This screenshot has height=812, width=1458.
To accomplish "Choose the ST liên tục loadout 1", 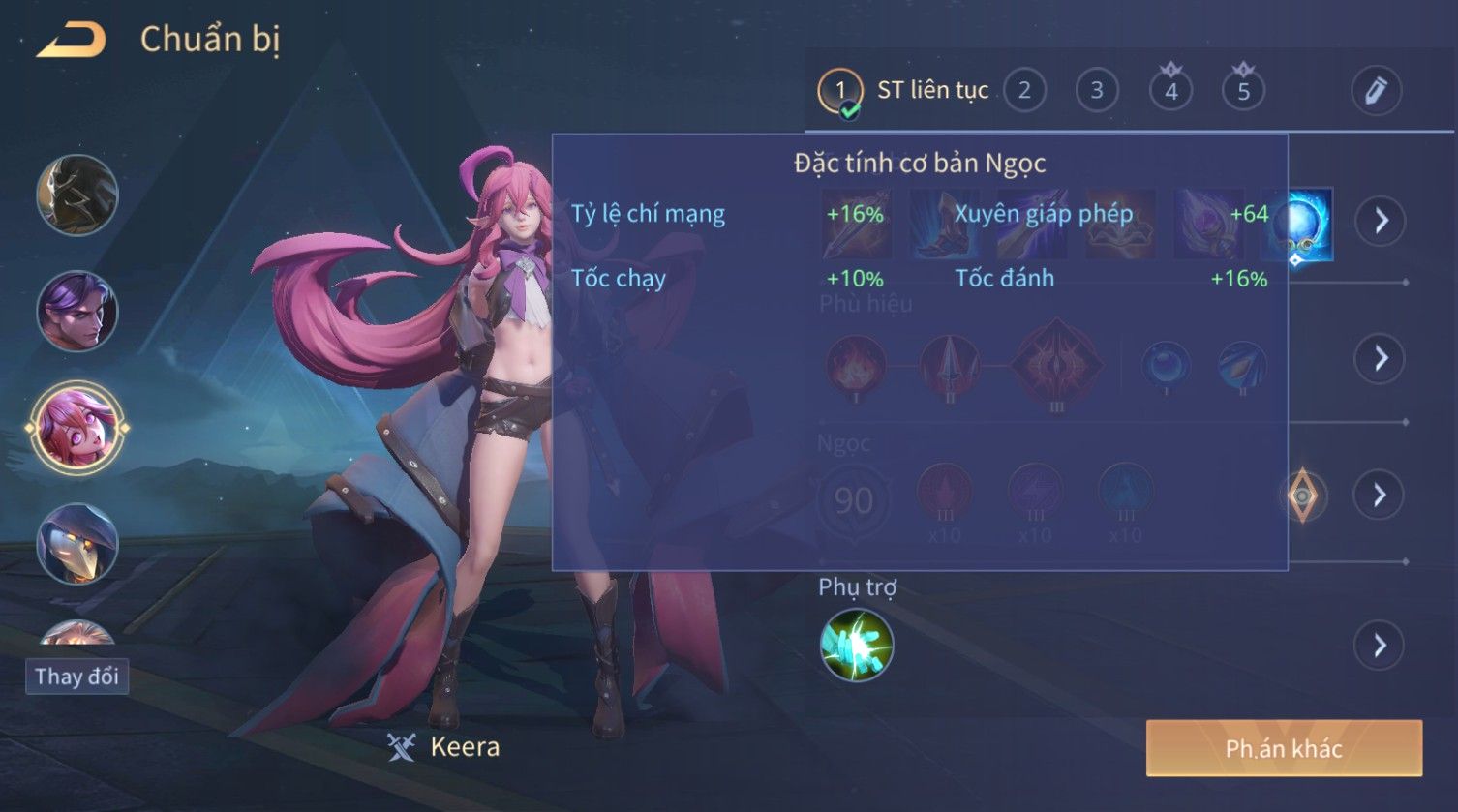I will point(839,91).
